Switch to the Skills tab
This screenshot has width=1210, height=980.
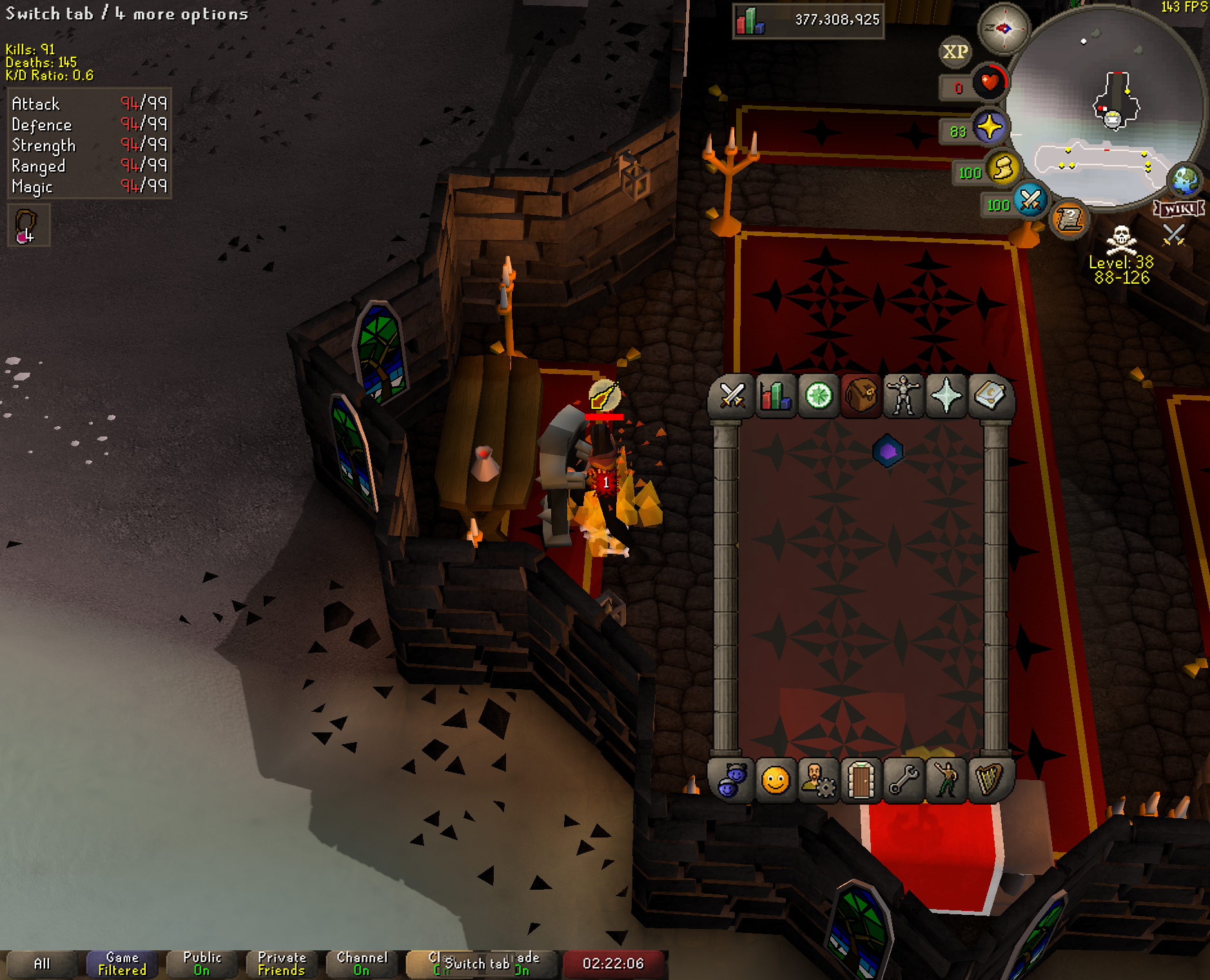tap(775, 396)
